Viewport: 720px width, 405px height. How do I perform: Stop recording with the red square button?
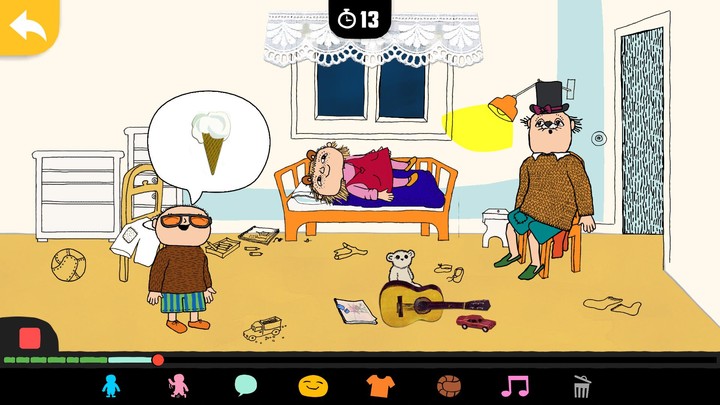pyautogui.click(x=29, y=338)
